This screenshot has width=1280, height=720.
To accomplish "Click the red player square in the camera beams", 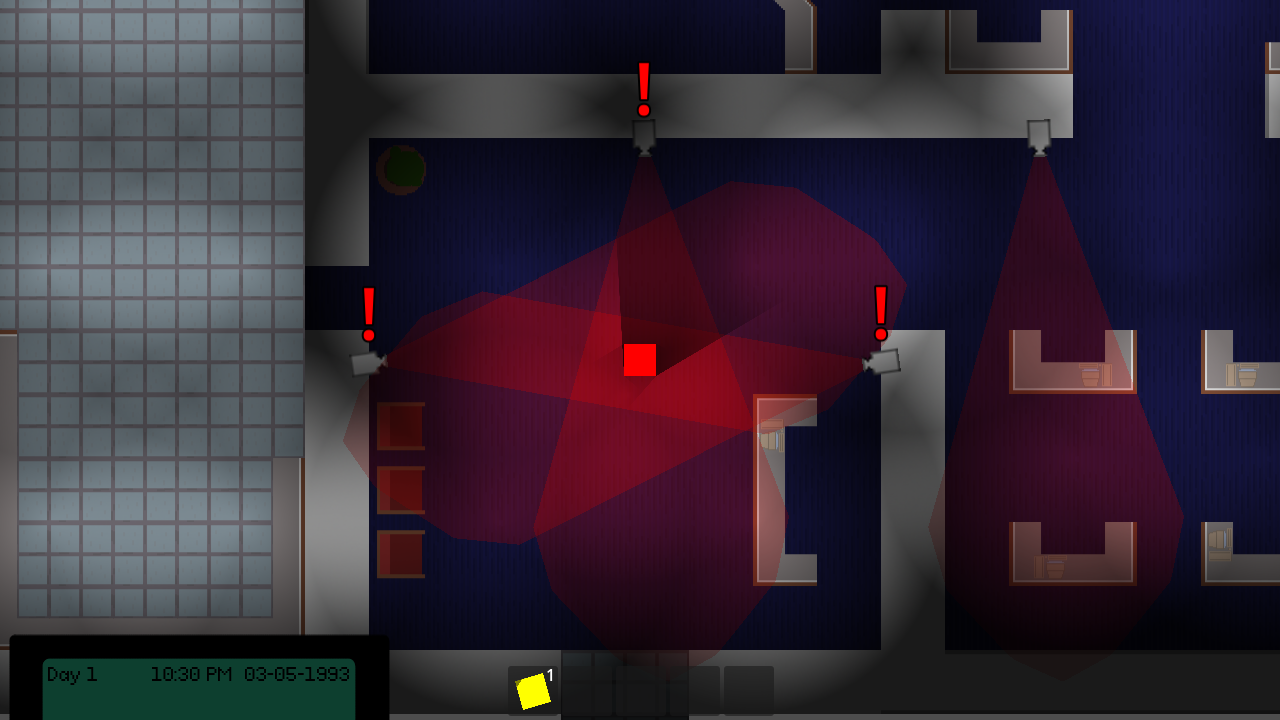I will 640,360.
